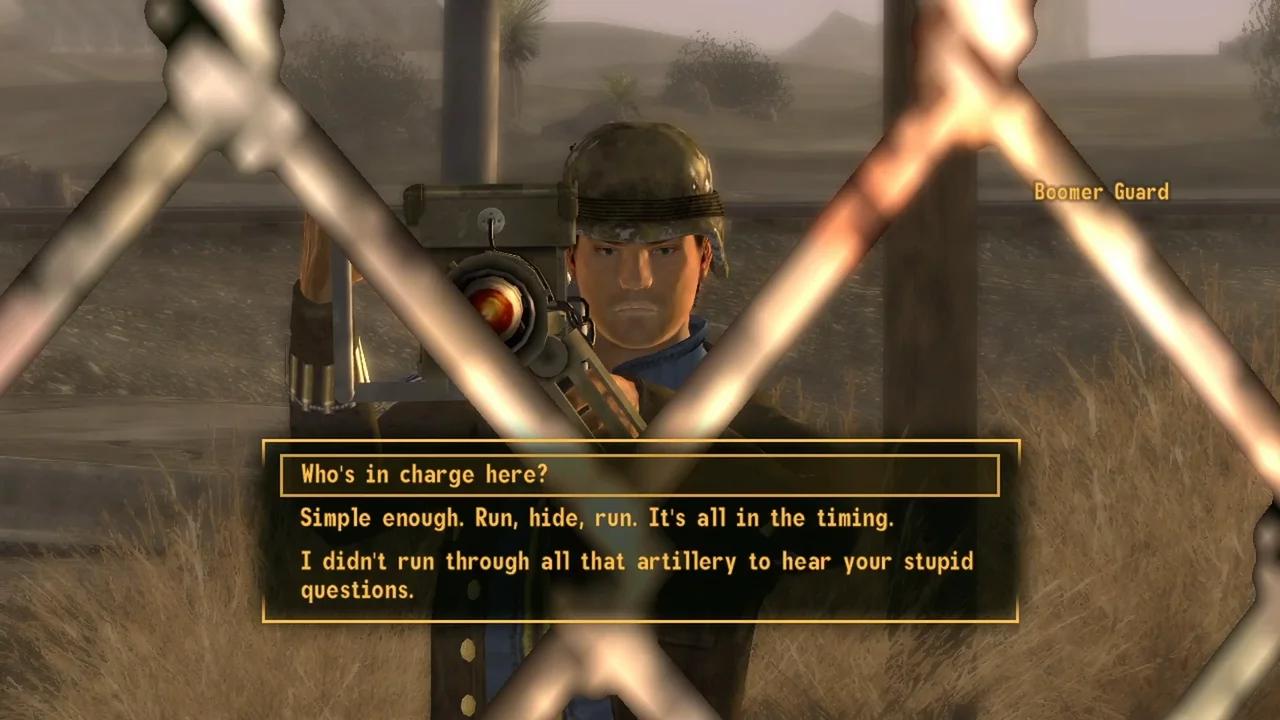
Task: Ask "Who's in charge here?"
Action: click(425, 474)
